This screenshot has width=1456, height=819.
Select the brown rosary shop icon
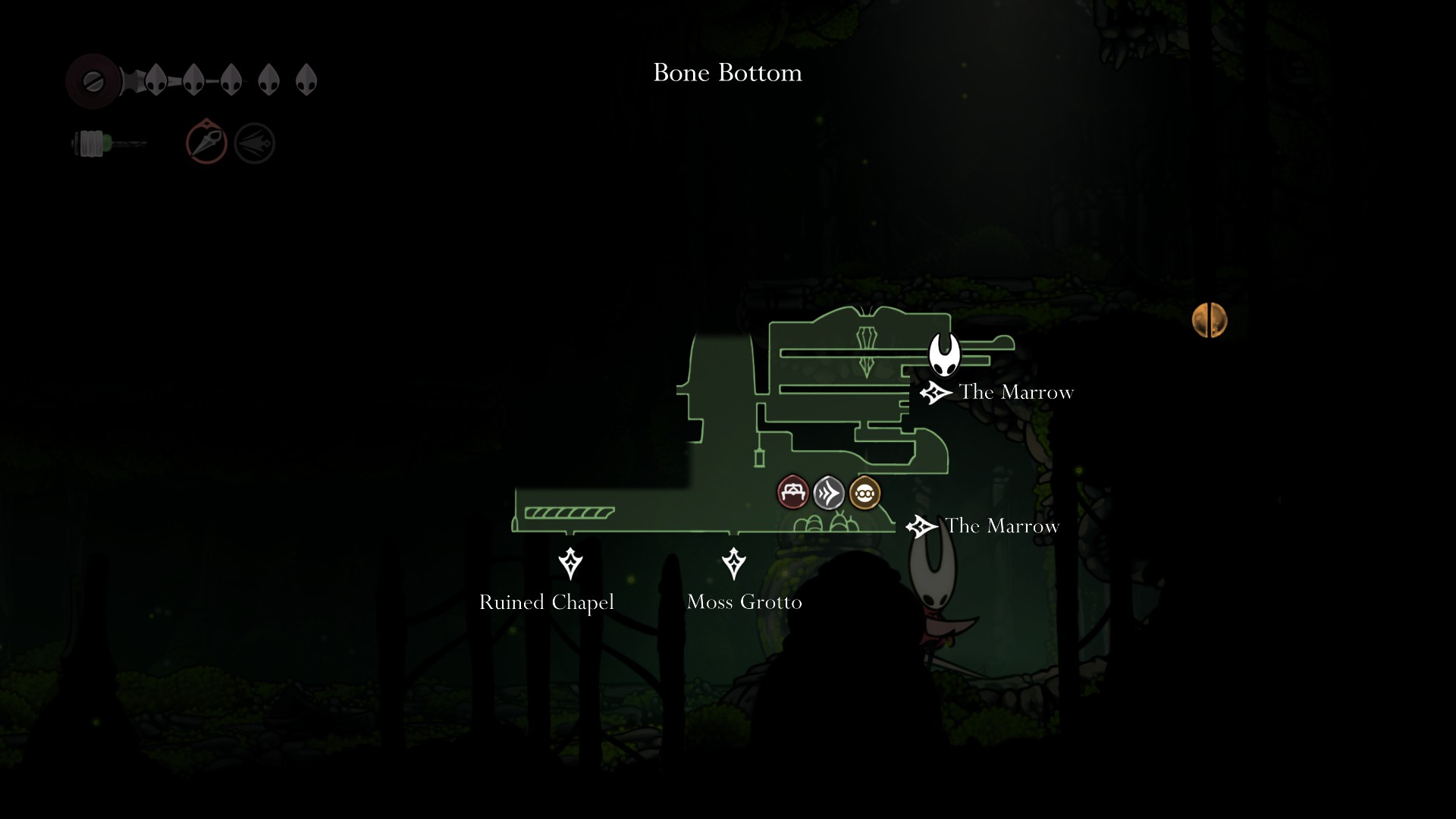864,494
